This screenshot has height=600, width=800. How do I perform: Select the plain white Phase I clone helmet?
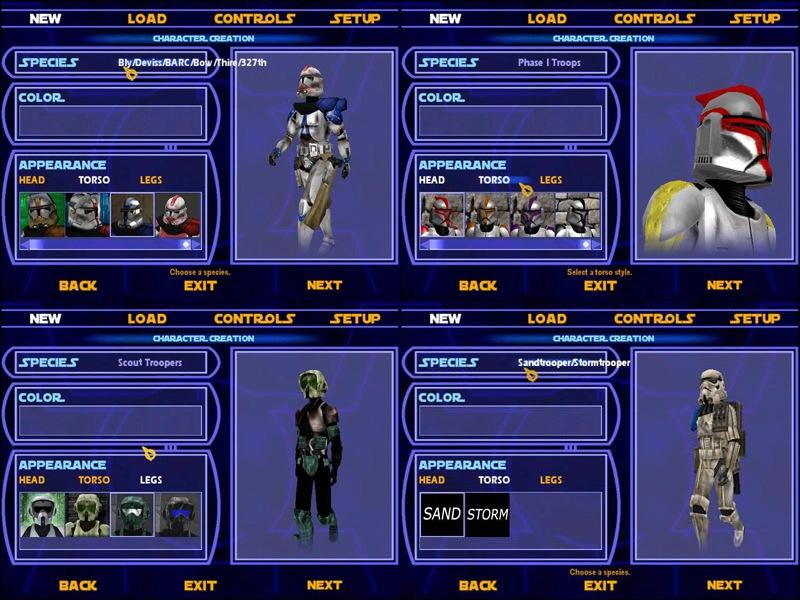coord(577,215)
